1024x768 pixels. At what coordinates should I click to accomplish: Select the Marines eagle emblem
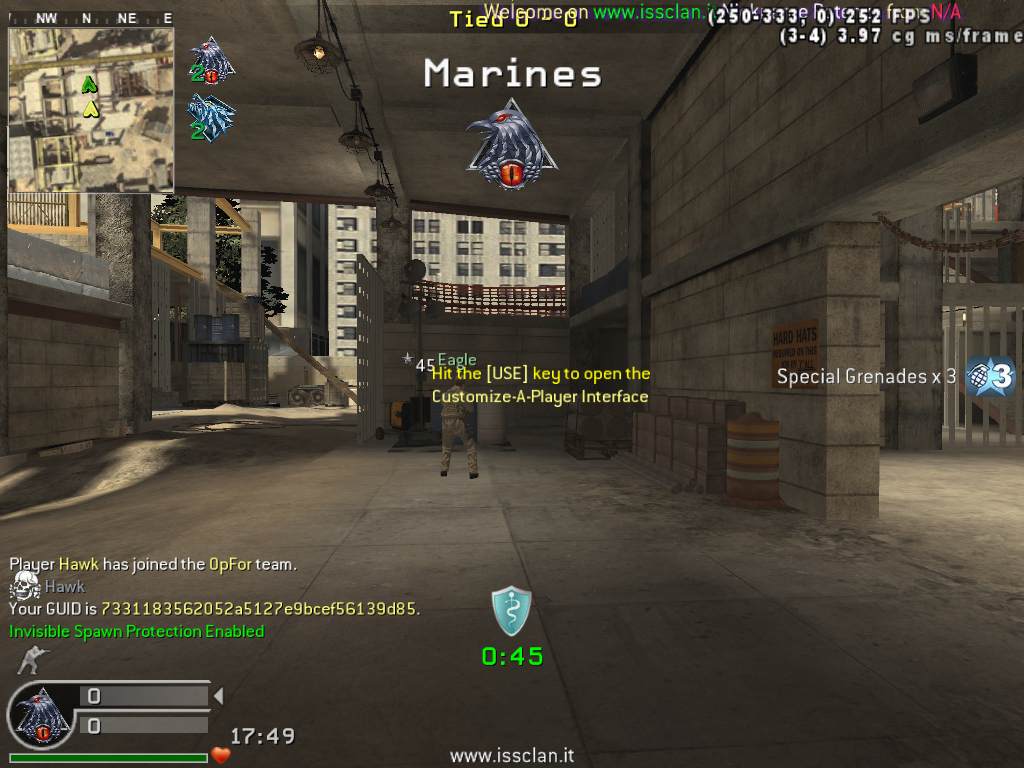pos(511,144)
